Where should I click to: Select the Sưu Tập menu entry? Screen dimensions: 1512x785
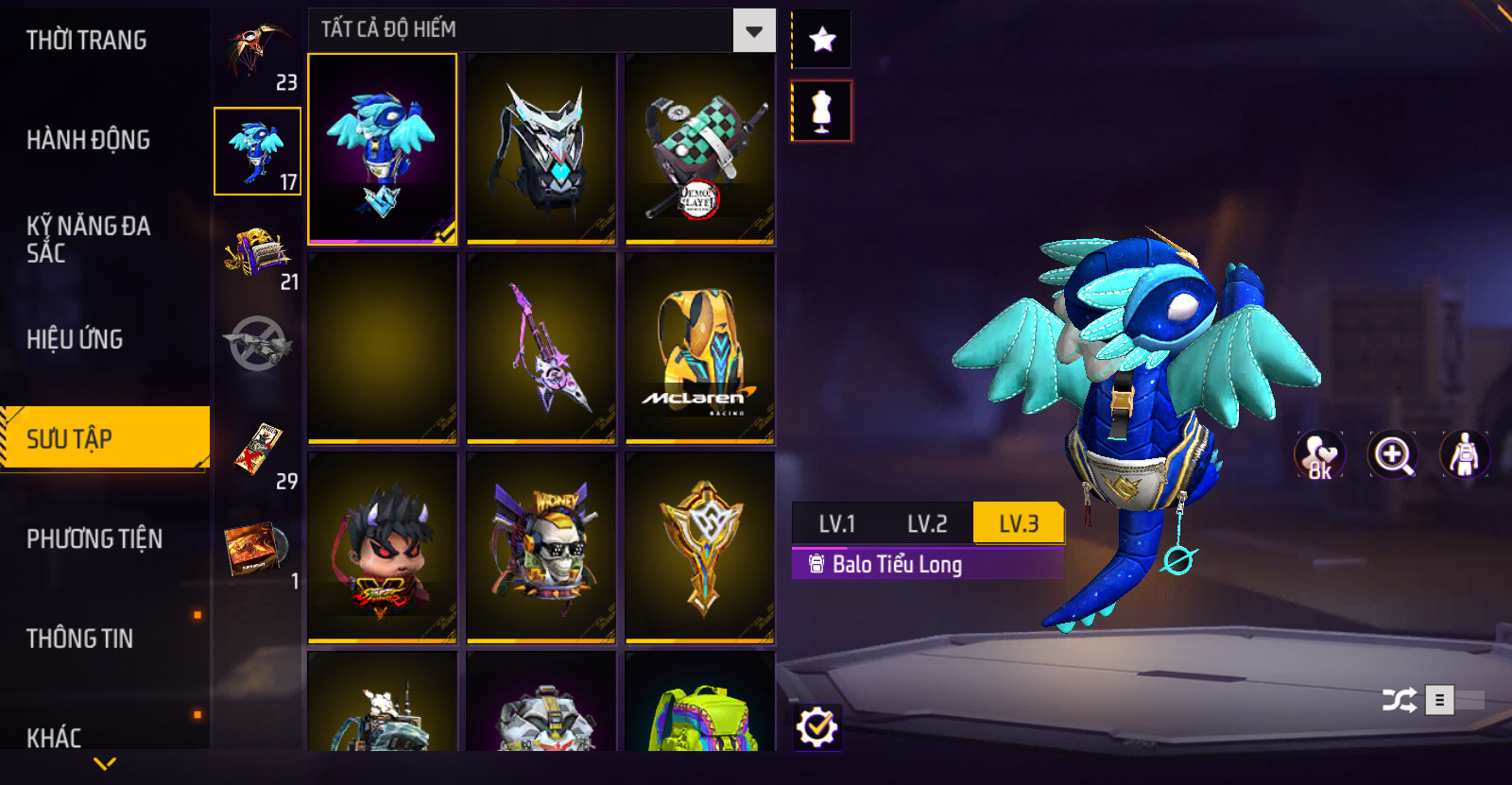click(104, 438)
